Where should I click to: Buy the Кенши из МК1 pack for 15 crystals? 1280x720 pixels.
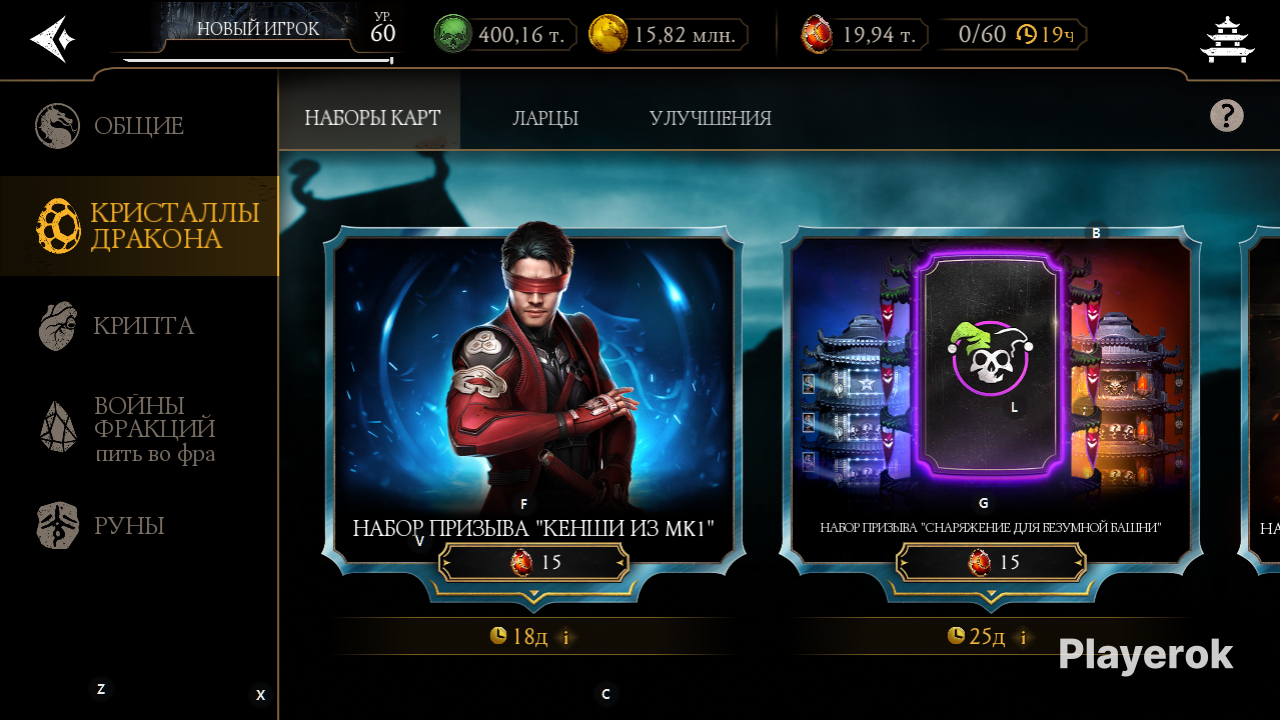click(x=534, y=563)
